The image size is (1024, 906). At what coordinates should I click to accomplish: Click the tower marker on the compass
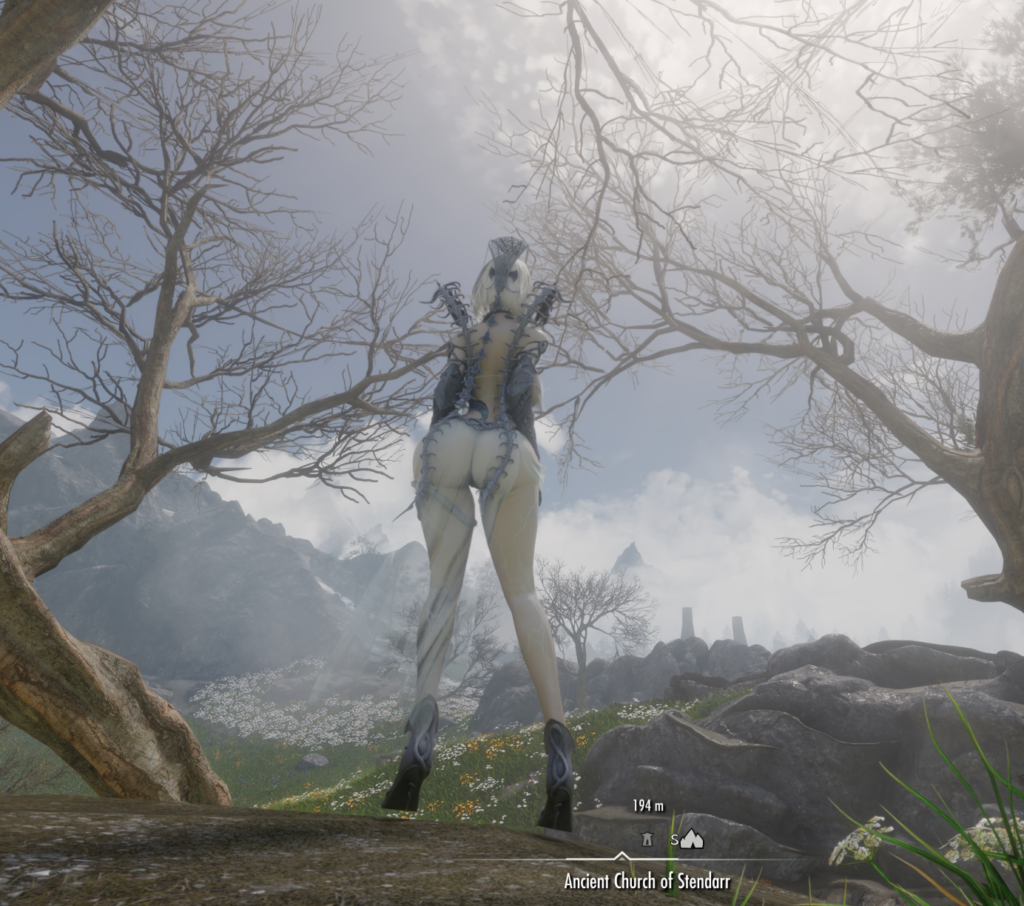(x=648, y=840)
